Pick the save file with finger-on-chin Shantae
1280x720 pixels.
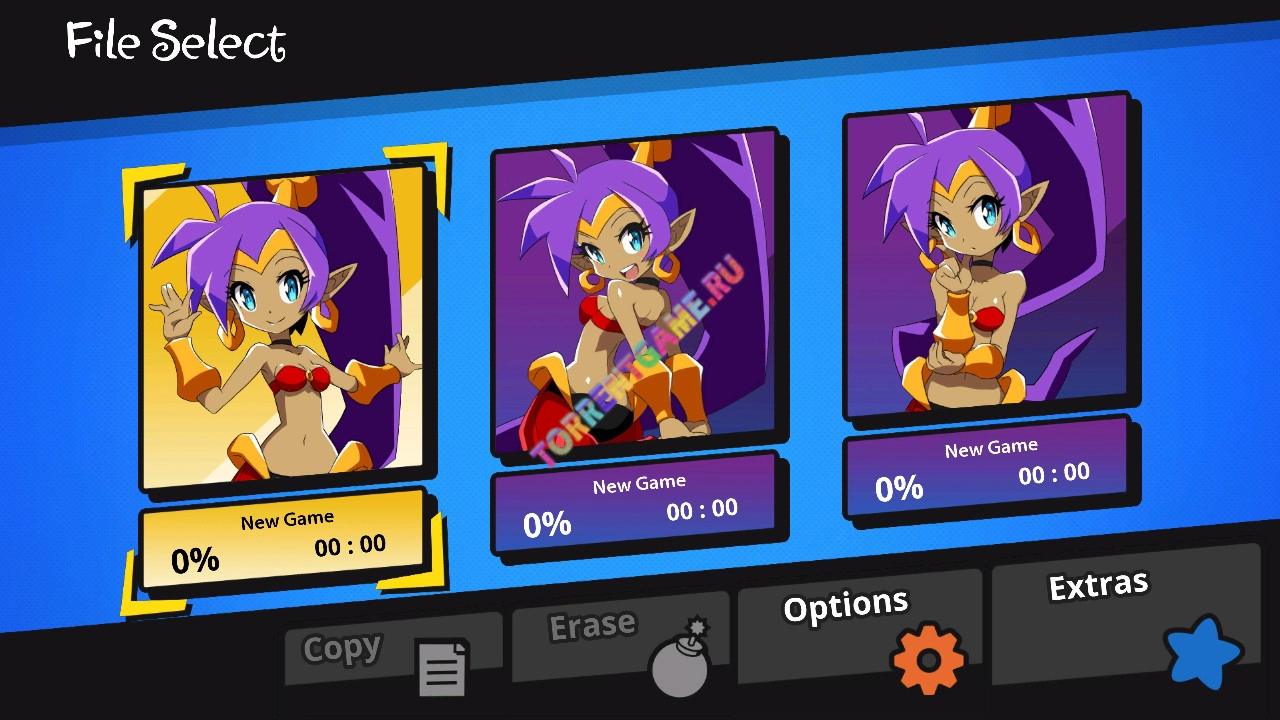pos(987,258)
